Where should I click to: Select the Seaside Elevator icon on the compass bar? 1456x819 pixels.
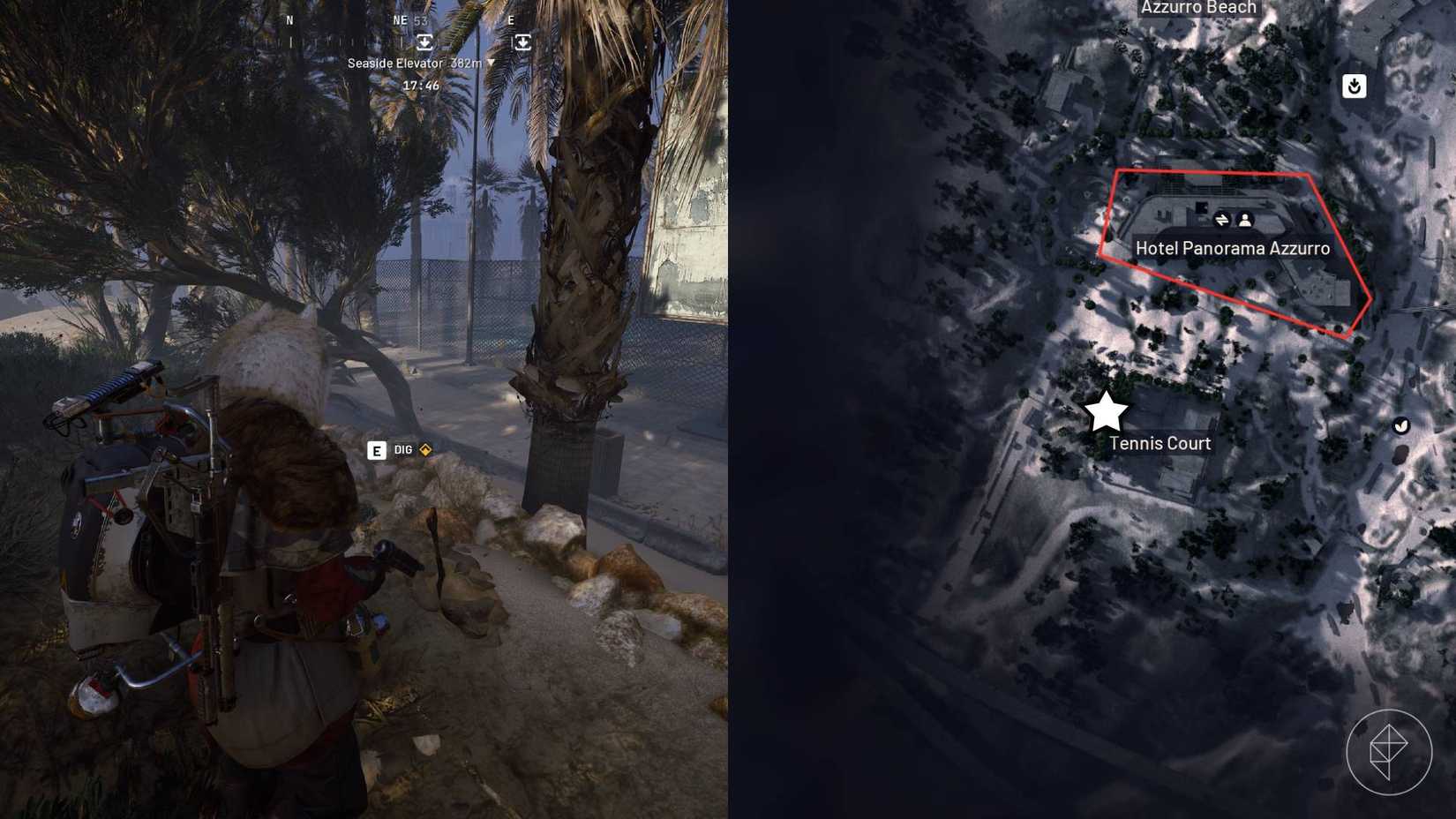coord(424,41)
